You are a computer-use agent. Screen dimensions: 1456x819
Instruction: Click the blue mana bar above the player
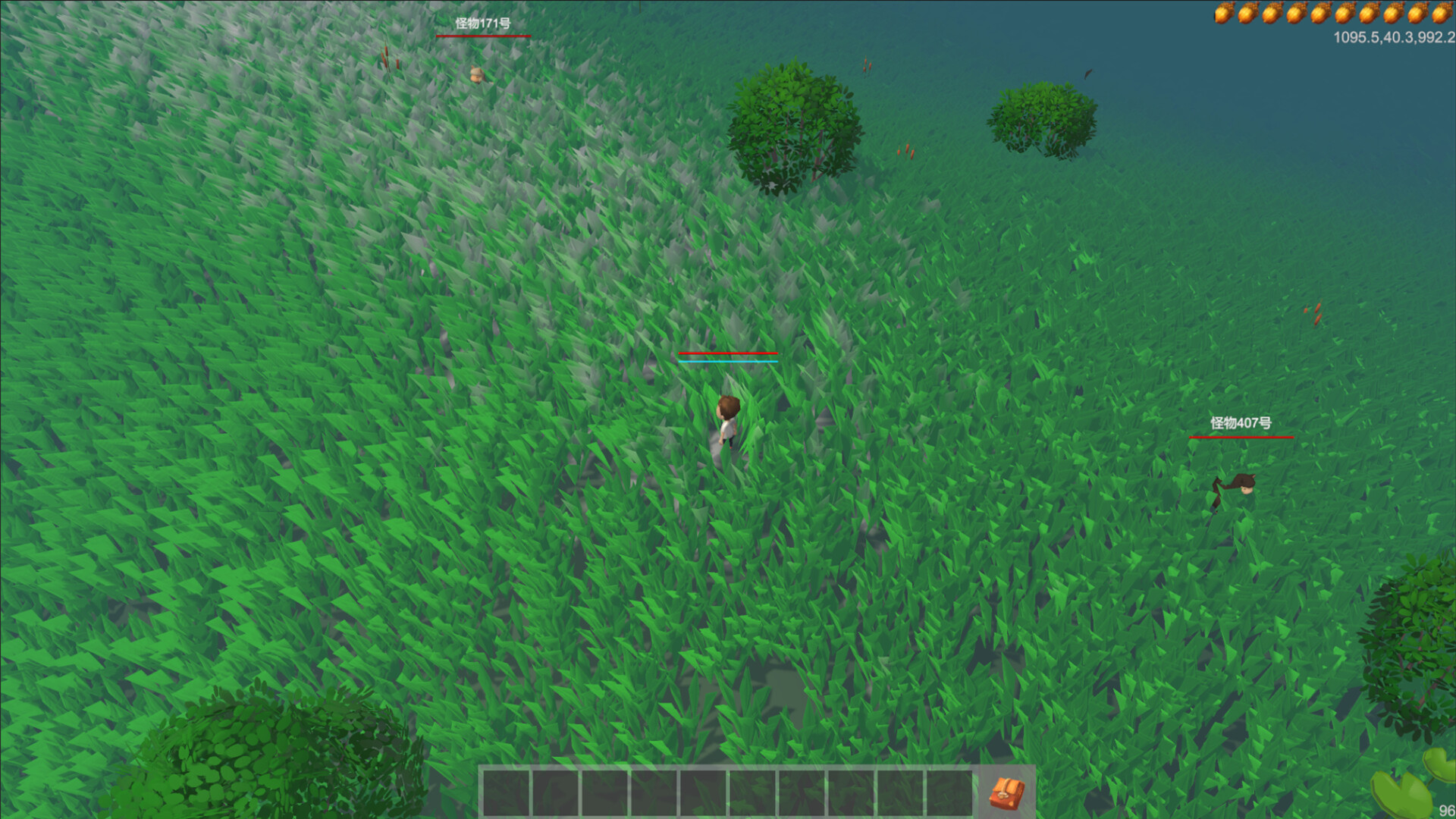pos(729,362)
